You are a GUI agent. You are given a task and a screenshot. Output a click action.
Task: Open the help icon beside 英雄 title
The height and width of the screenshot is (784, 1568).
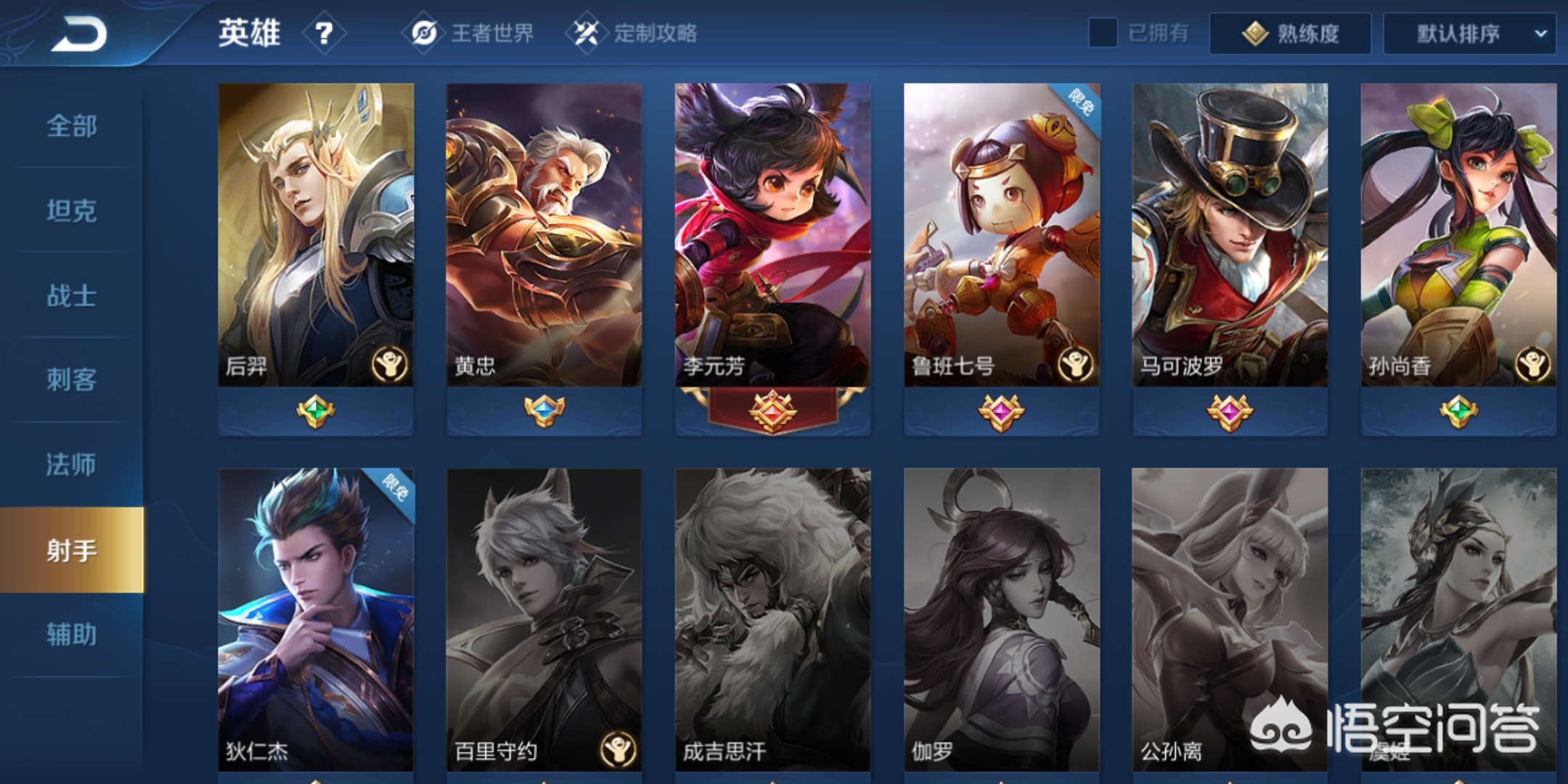click(x=324, y=33)
